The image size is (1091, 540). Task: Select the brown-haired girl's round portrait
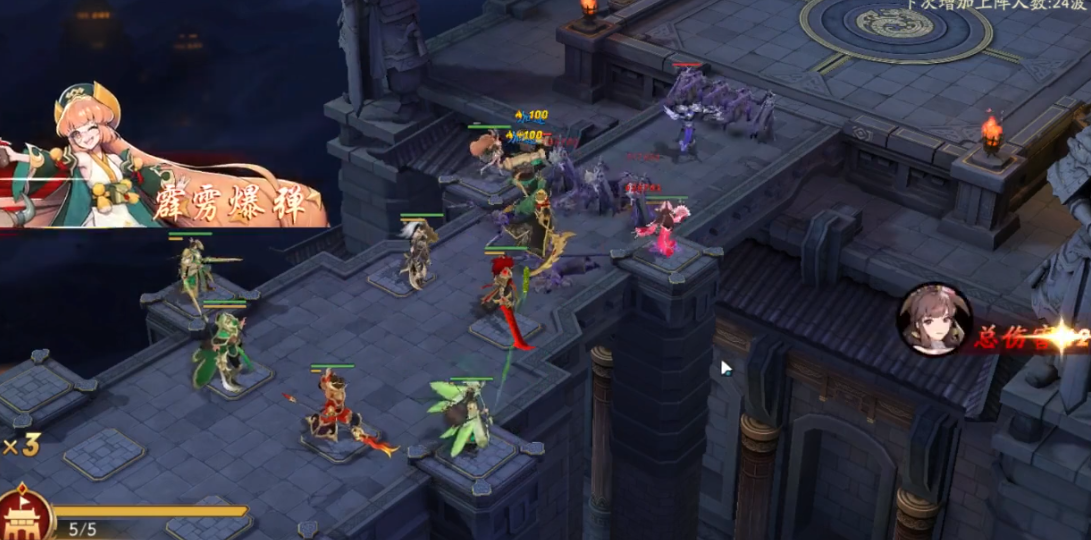coord(934,320)
